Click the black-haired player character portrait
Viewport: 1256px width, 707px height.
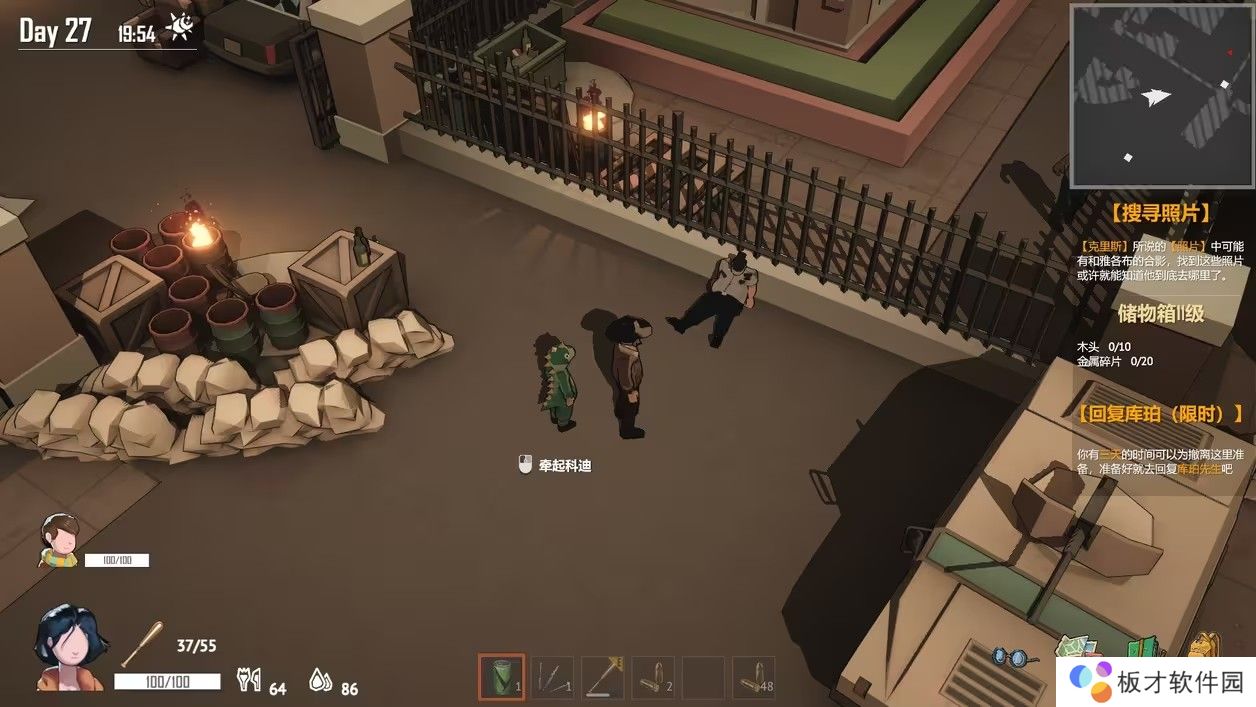(69, 648)
